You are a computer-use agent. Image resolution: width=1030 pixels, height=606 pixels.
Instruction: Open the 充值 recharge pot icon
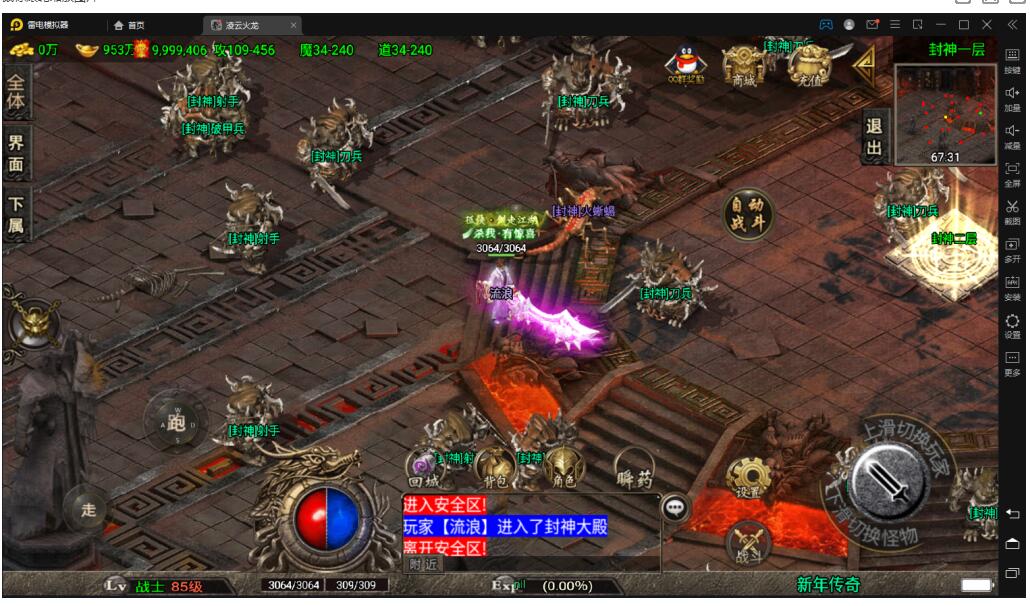(809, 65)
